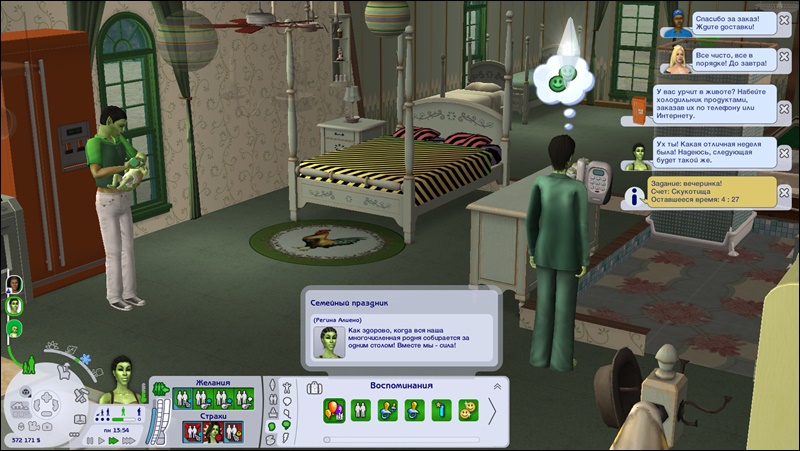800x451 pixels.
Task: Show next memories with right arrow
Action: click(x=492, y=410)
